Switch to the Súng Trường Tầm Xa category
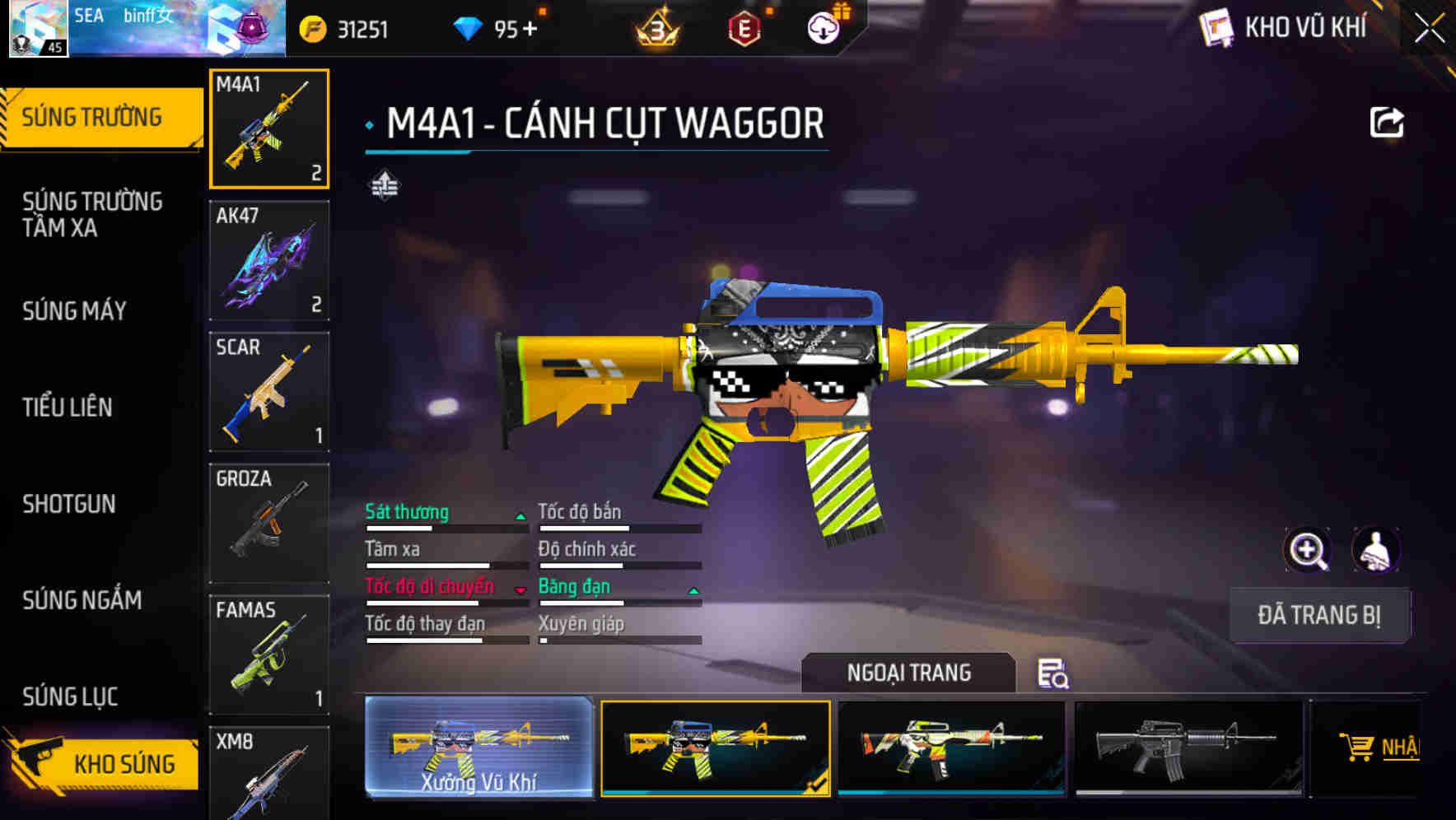1456x820 pixels. click(92, 214)
